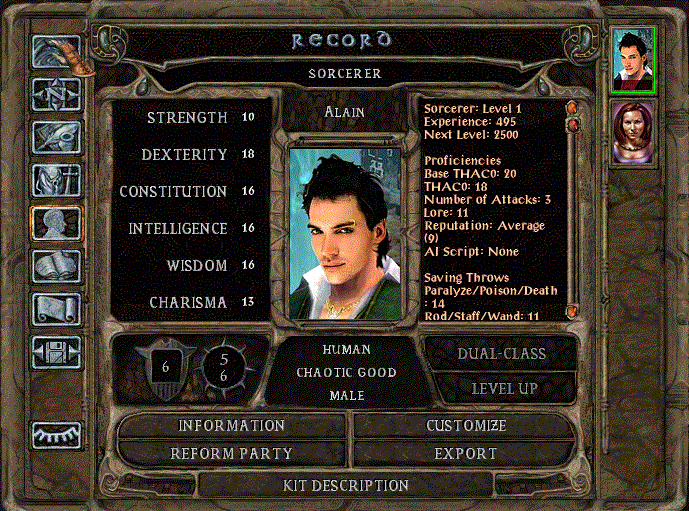Click the Customize button

click(x=466, y=426)
